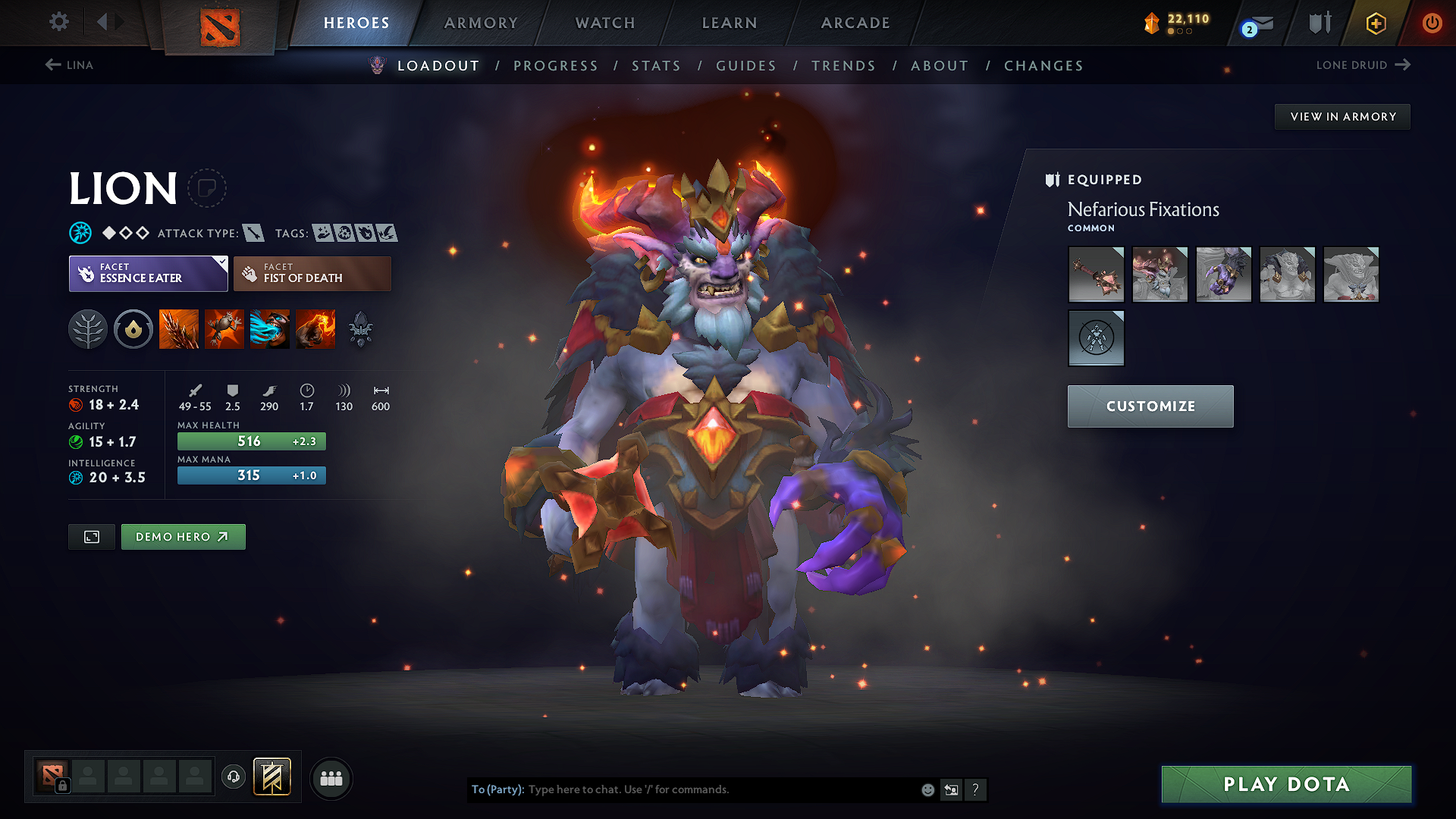Open Lone Druid via the right arrow
1456x819 pixels.
pos(1402,65)
